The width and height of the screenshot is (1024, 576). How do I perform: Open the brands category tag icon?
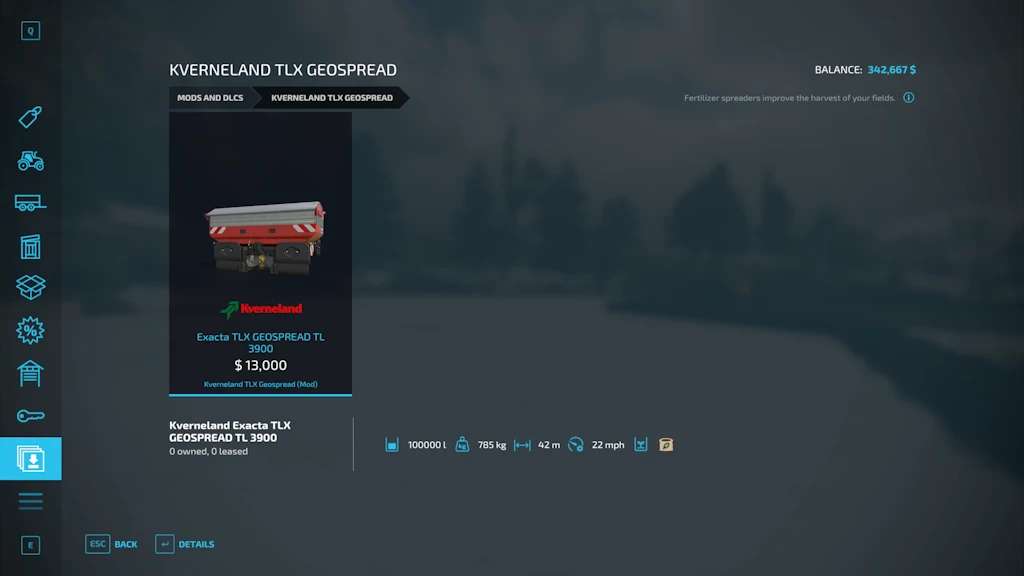click(x=30, y=118)
